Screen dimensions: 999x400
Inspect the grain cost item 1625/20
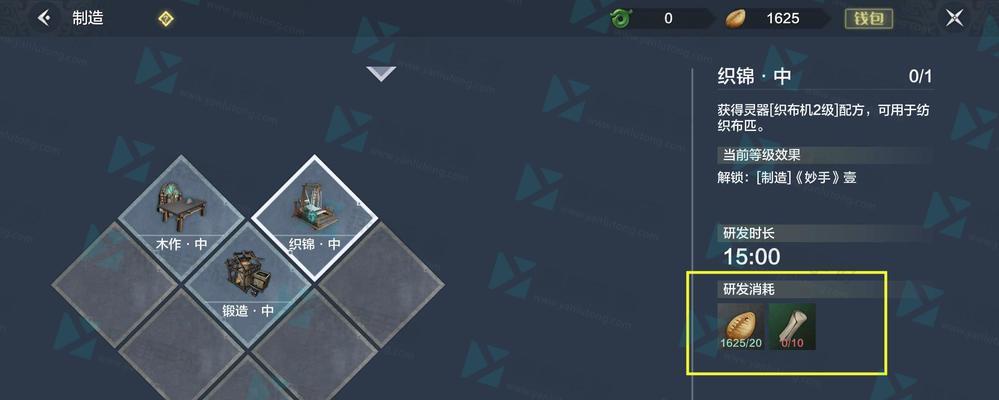pyautogui.click(x=741, y=326)
